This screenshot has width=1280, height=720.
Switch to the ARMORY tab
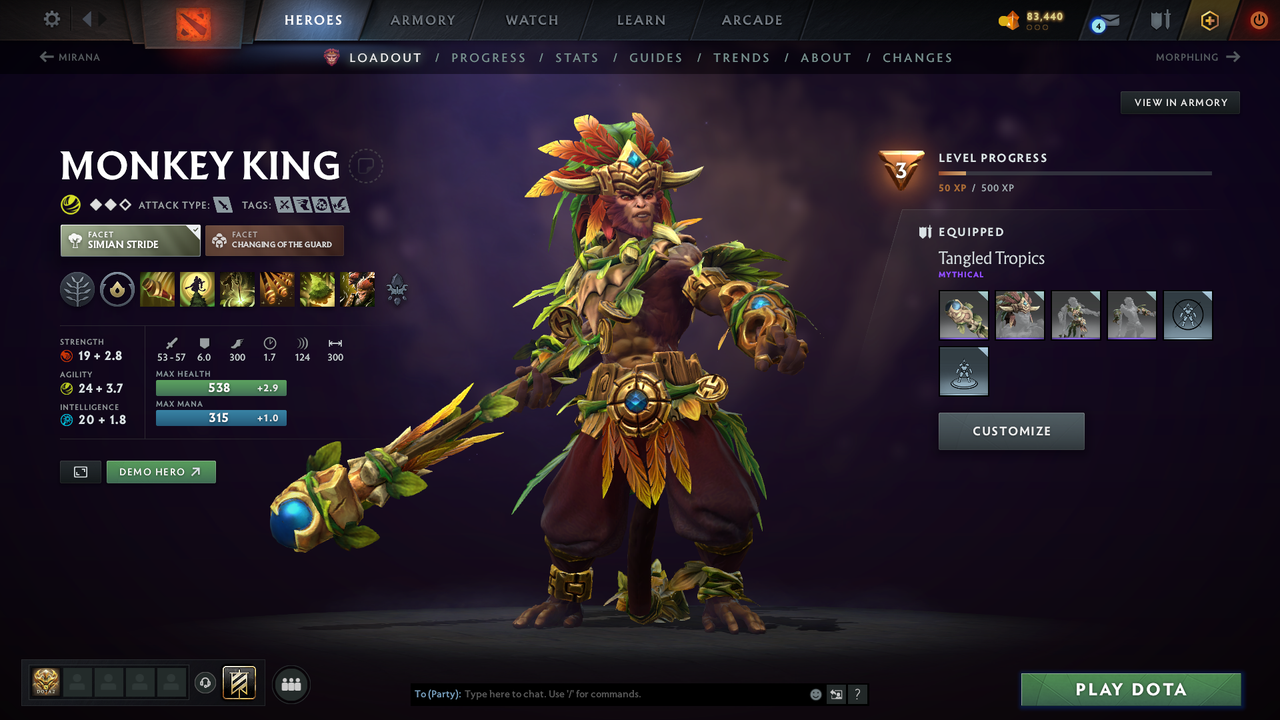point(421,19)
